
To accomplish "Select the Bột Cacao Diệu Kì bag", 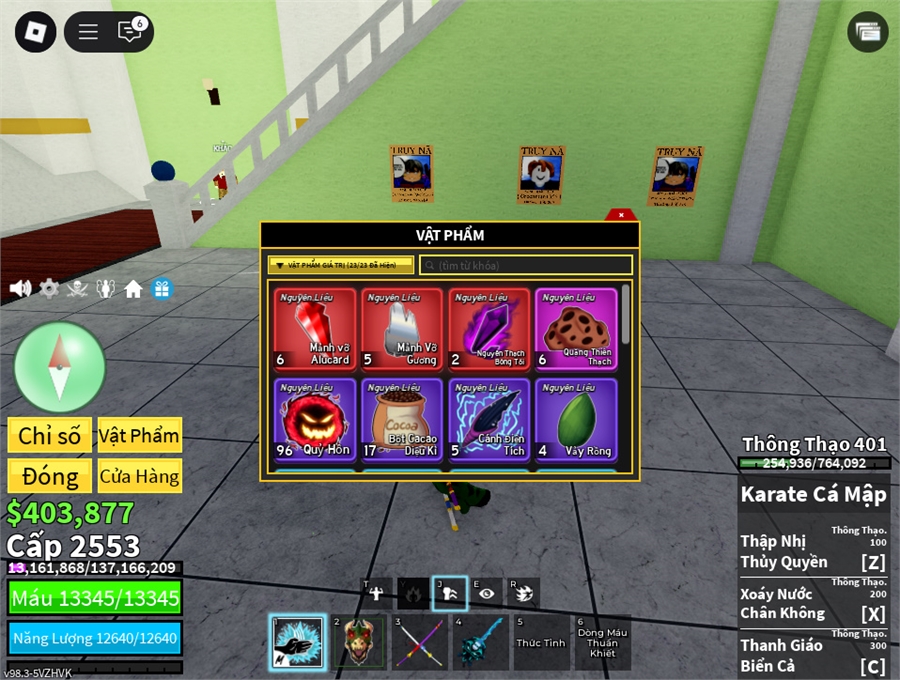I will tap(400, 419).
